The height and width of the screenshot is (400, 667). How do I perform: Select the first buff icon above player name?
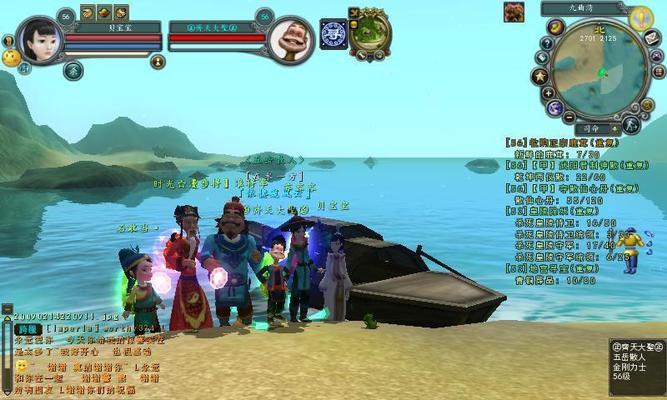tap(87, 12)
